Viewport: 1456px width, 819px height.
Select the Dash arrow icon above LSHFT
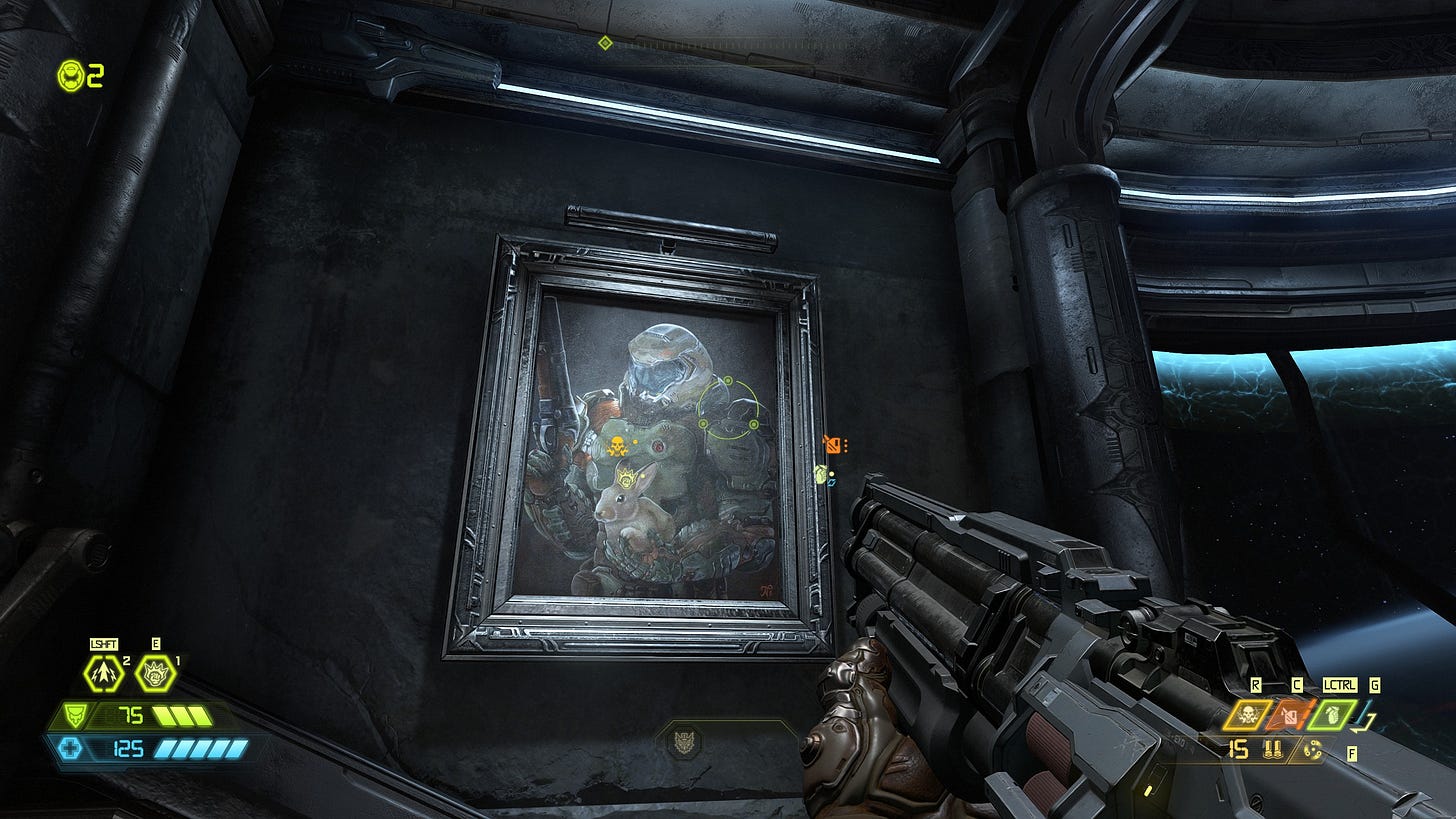pos(102,673)
